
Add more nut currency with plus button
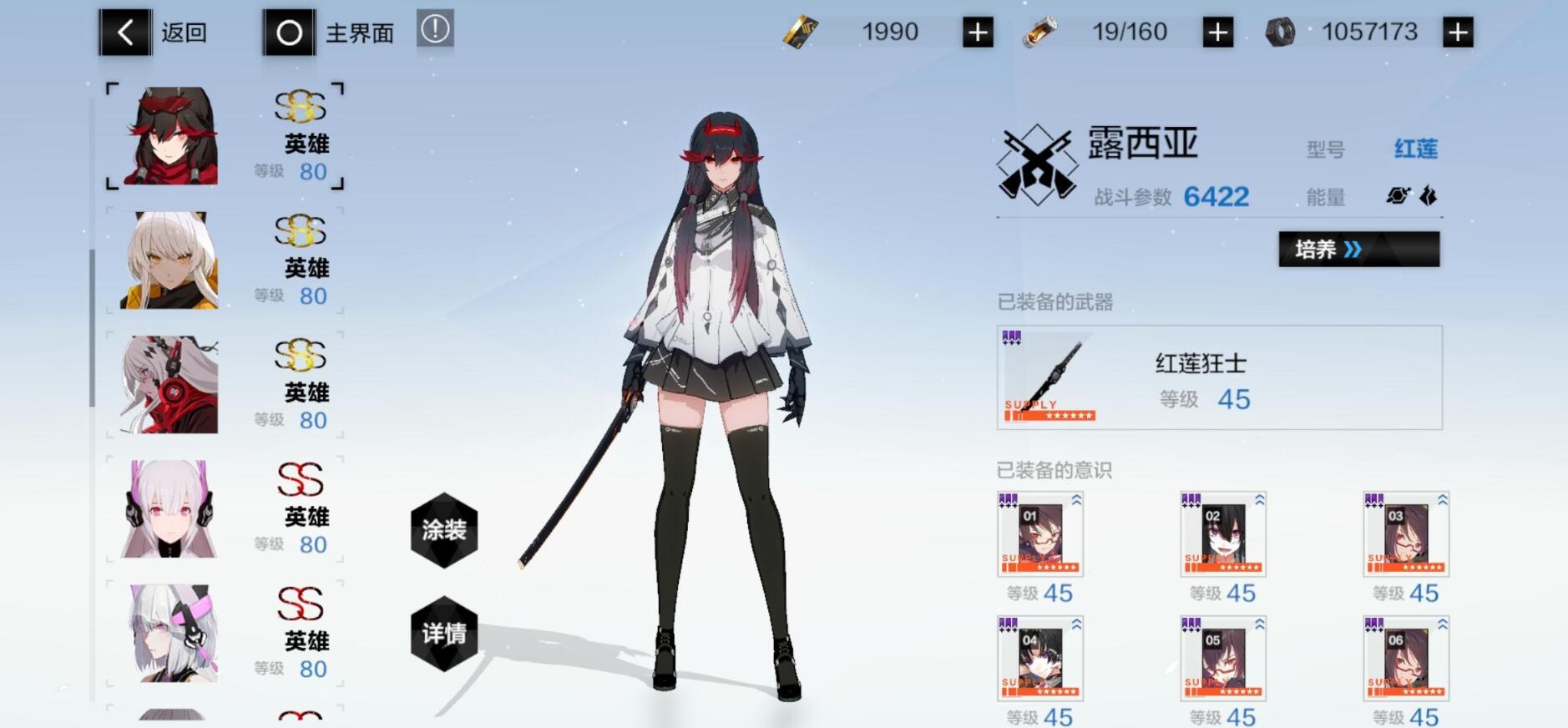point(1458,33)
